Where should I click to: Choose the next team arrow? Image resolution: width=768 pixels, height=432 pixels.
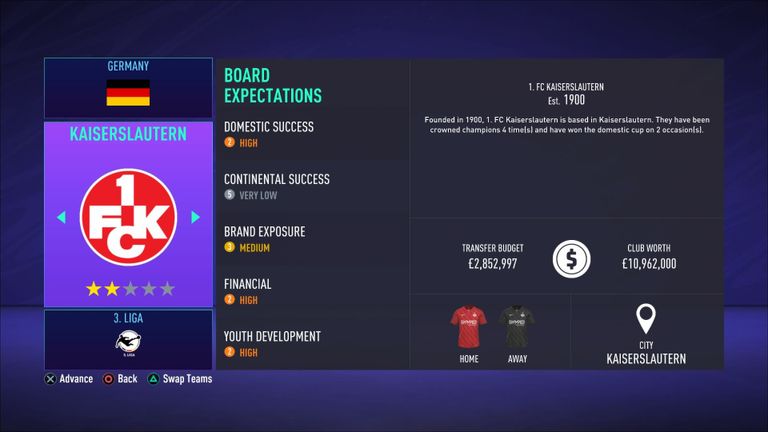[x=195, y=217]
